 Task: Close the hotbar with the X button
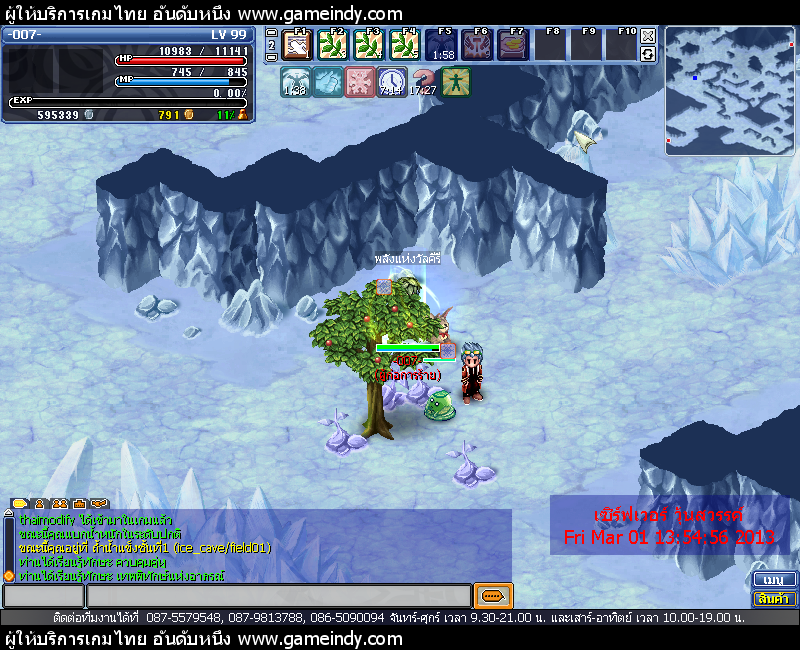point(648,35)
